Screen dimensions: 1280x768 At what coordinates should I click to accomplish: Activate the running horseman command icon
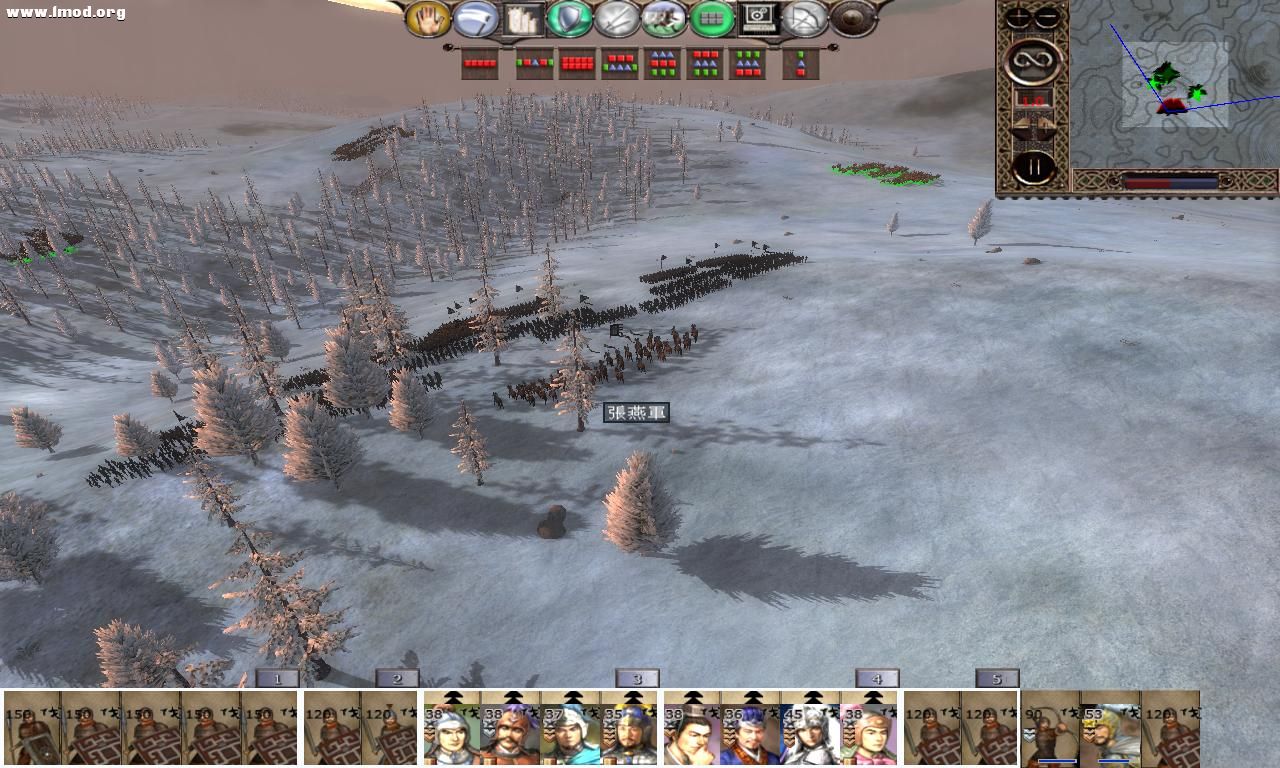(664, 19)
